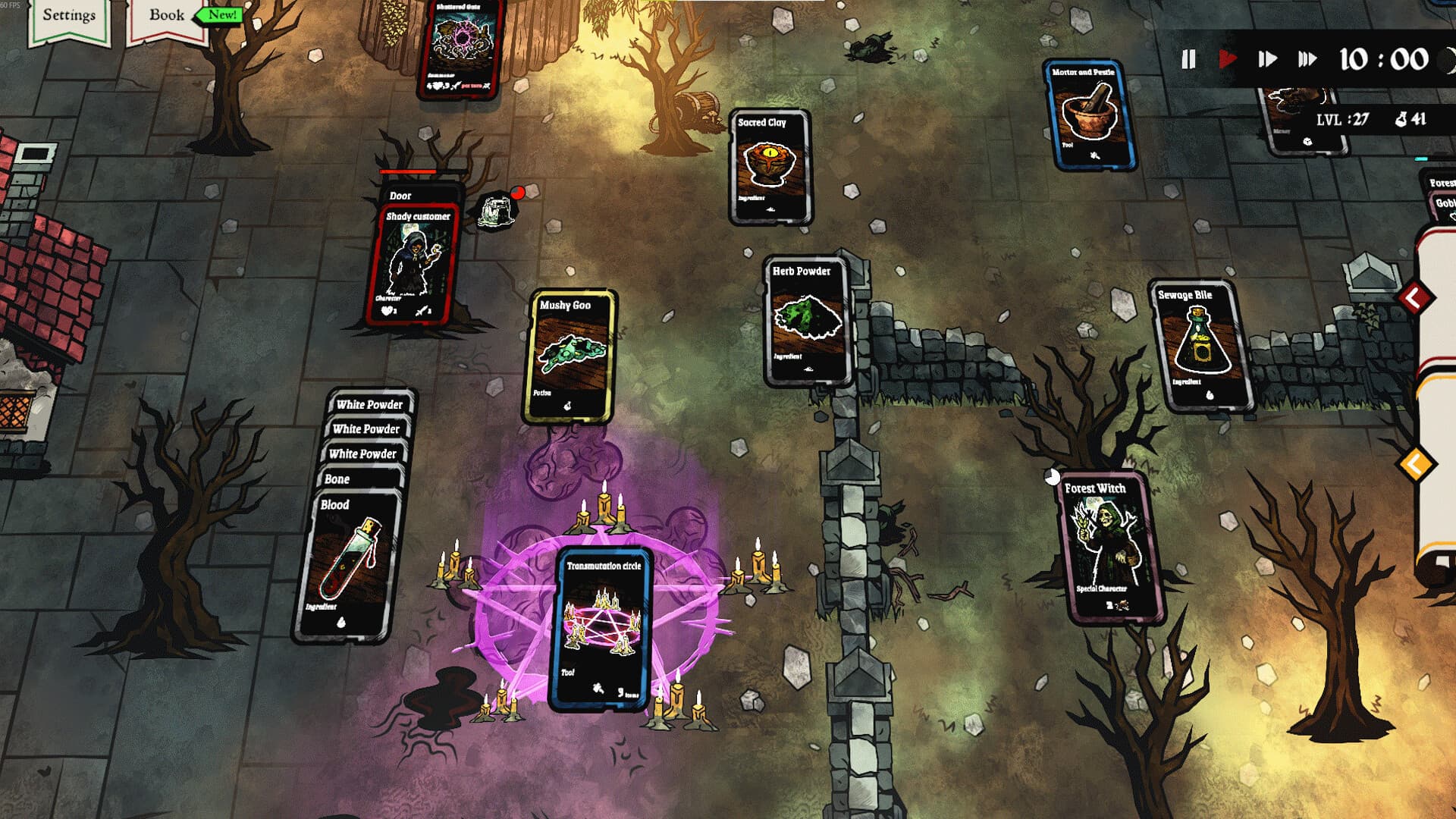Open the Book menu
The width and height of the screenshot is (1456, 819).
(x=166, y=14)
